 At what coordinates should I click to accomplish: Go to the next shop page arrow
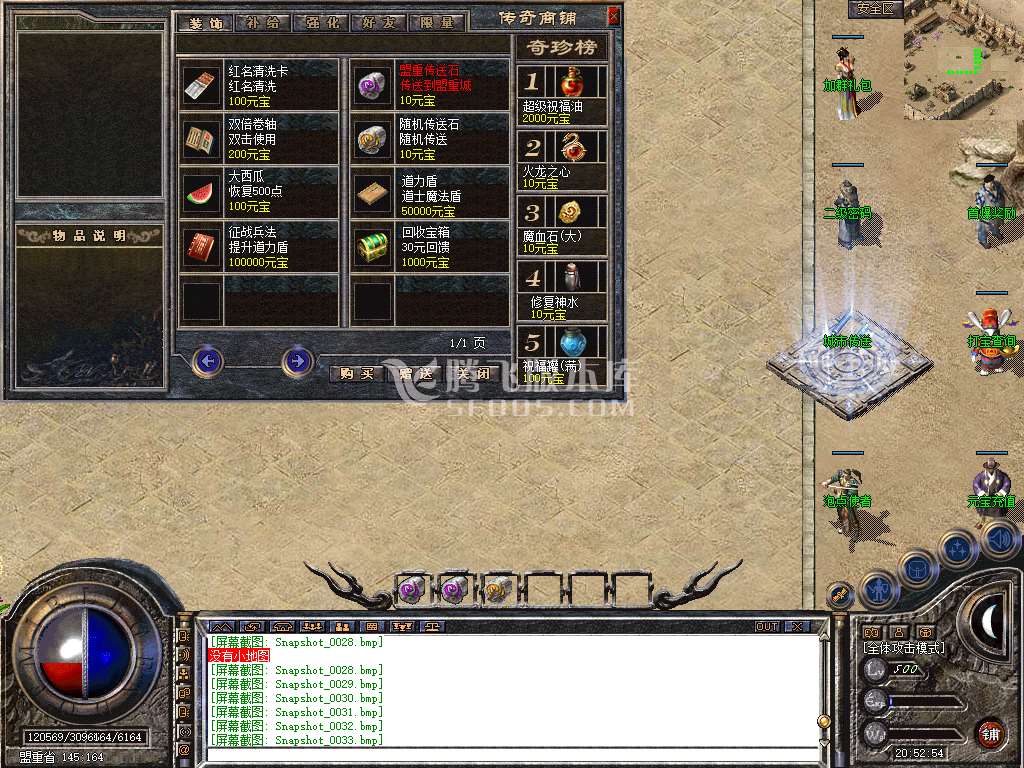(x=297, y=360)
